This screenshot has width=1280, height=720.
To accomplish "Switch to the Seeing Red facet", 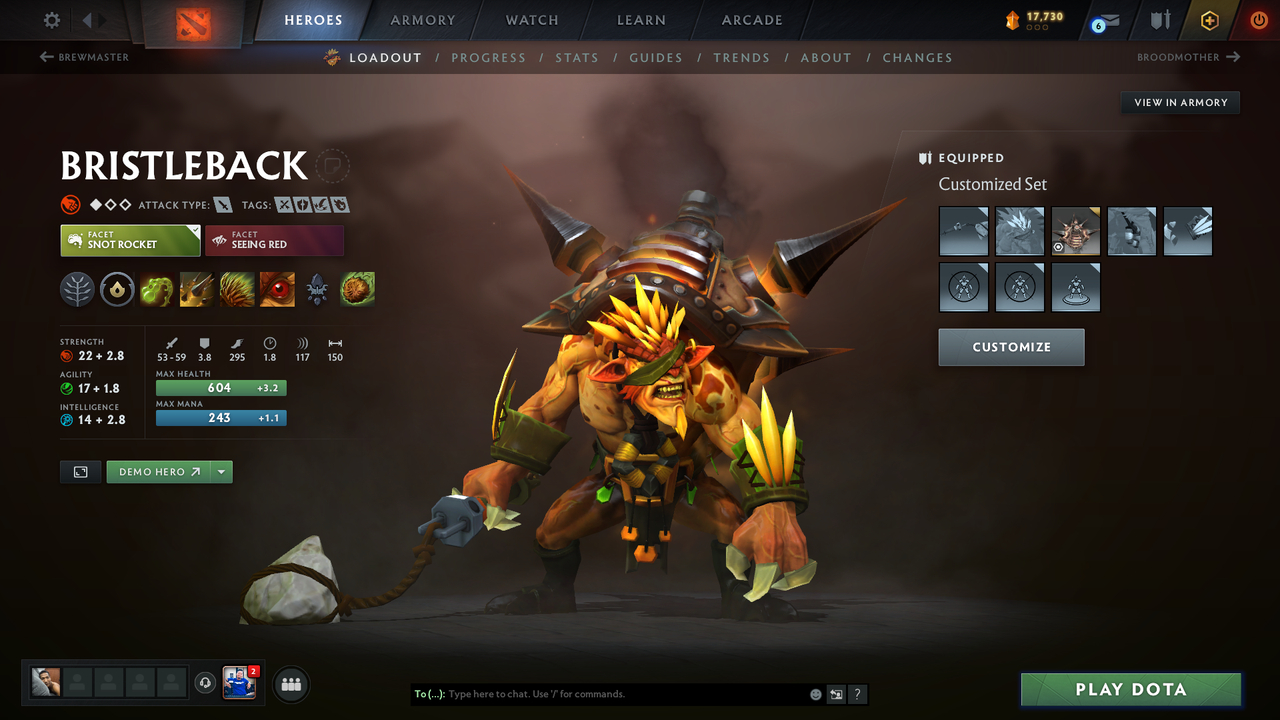I will click(274, 240).
